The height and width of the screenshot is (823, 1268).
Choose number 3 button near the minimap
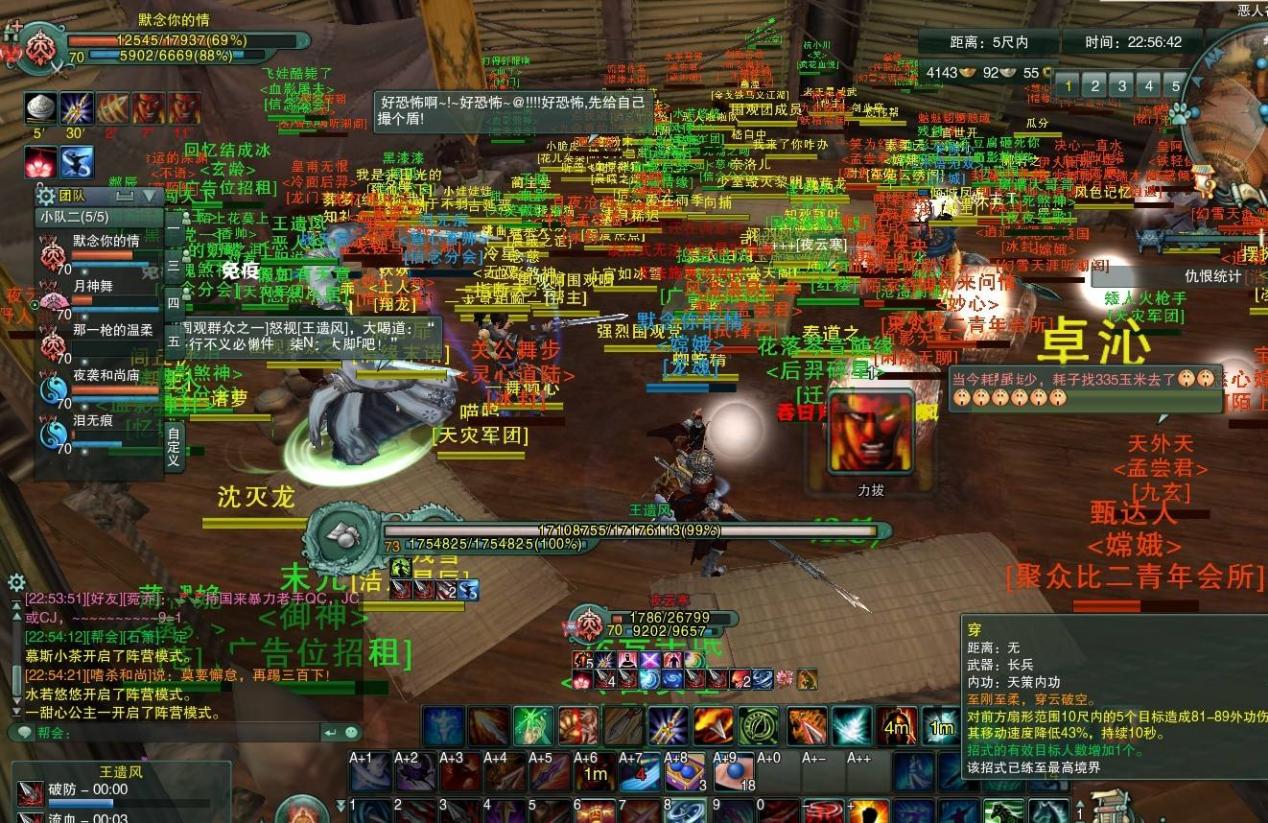(x=1122, y=86)
